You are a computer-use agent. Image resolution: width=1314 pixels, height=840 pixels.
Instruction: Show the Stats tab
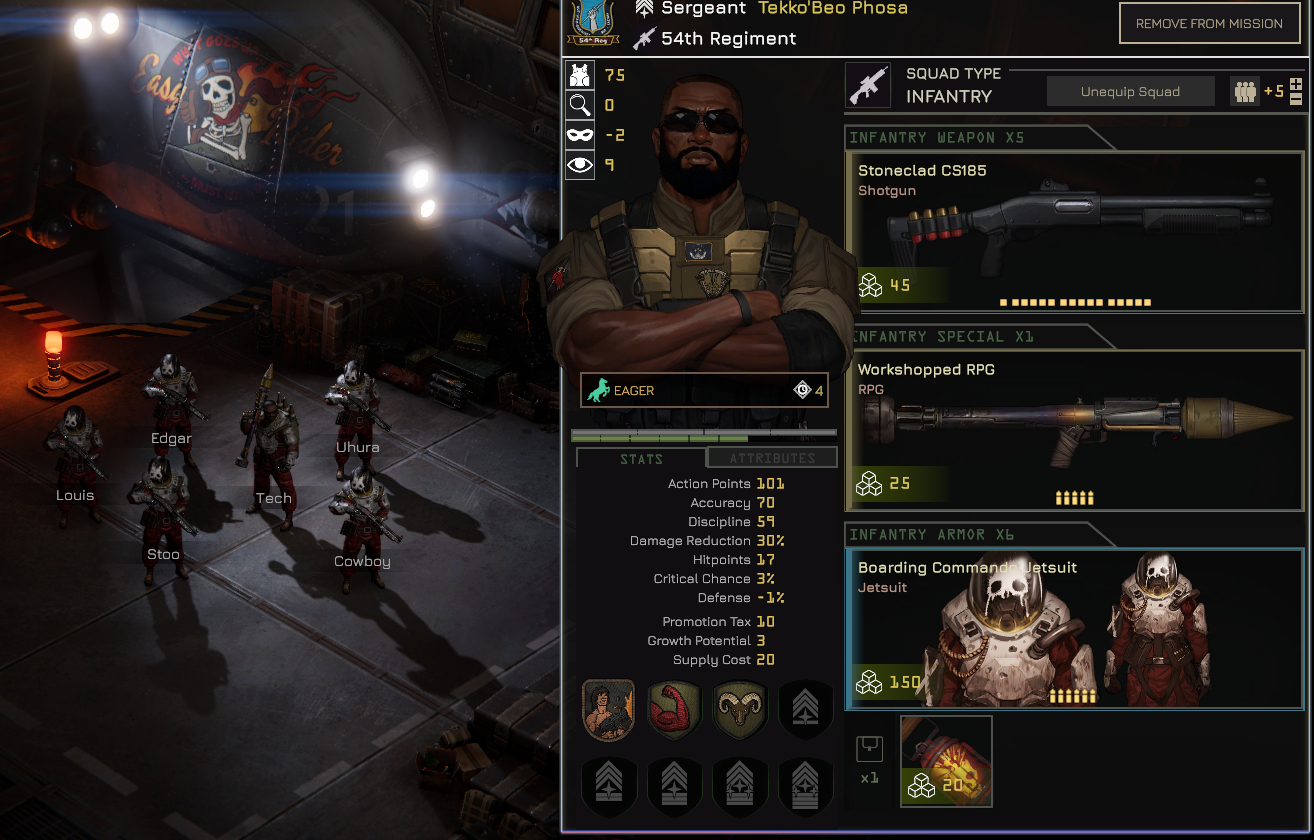(641, 459)
